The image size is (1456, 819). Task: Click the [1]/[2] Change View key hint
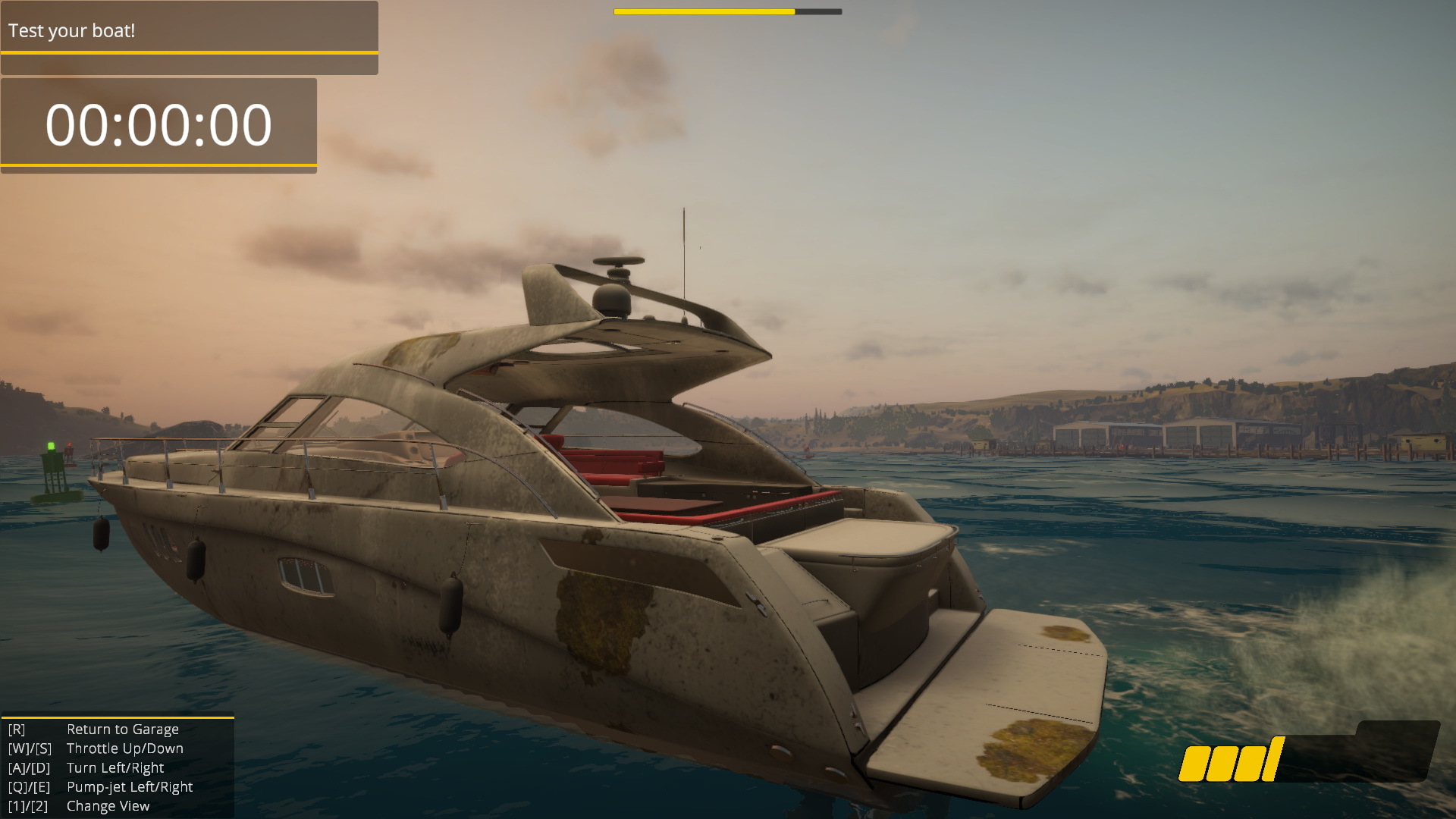(28, 805)
